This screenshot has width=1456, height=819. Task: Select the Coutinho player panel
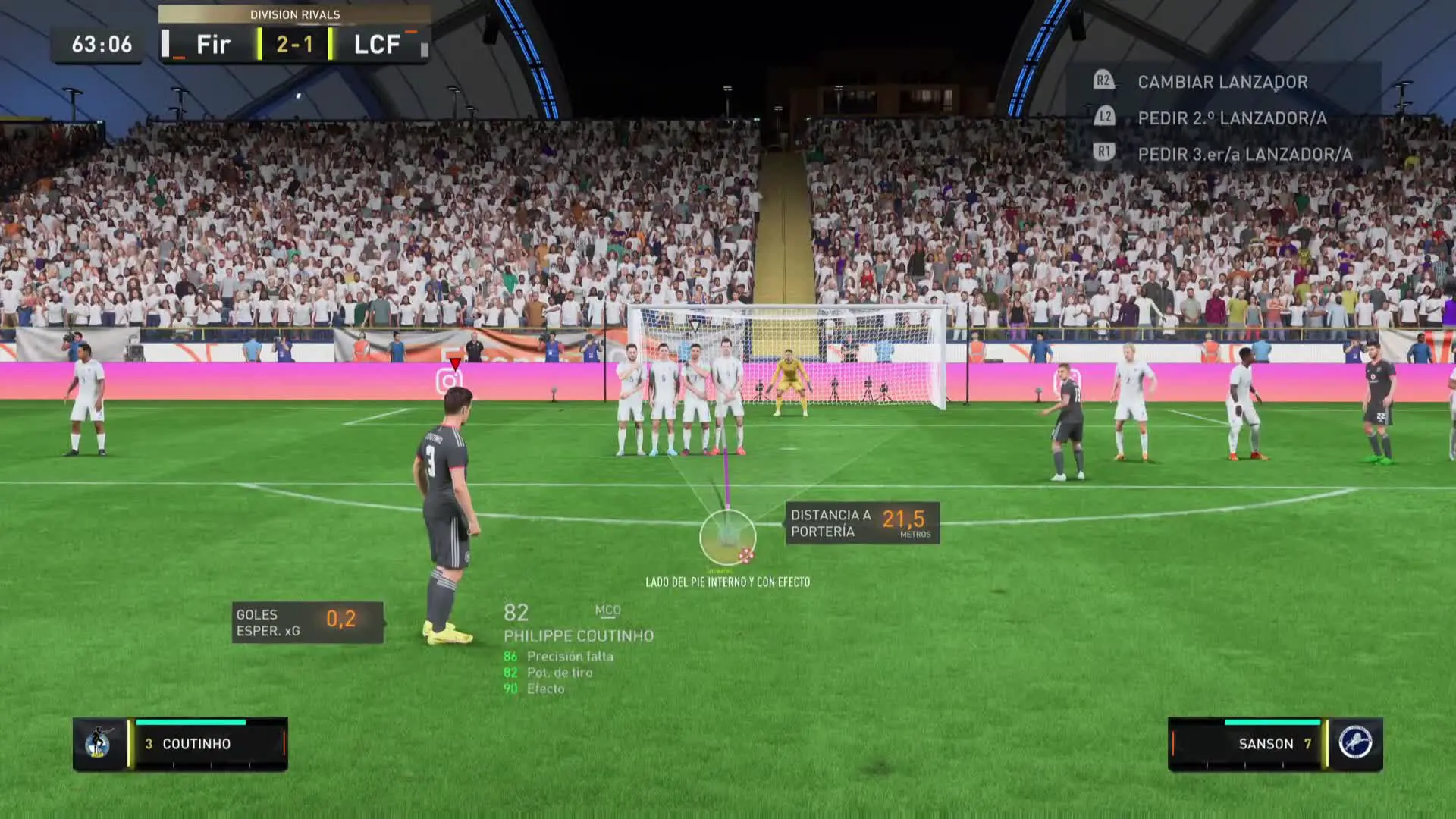coord(180,743)
